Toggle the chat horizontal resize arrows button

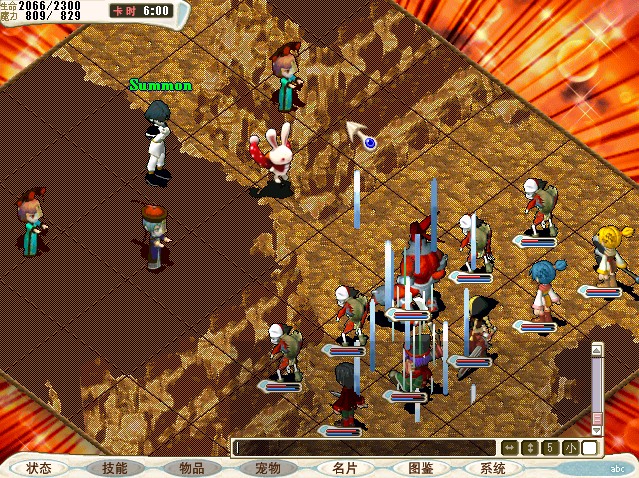(510, 448)
